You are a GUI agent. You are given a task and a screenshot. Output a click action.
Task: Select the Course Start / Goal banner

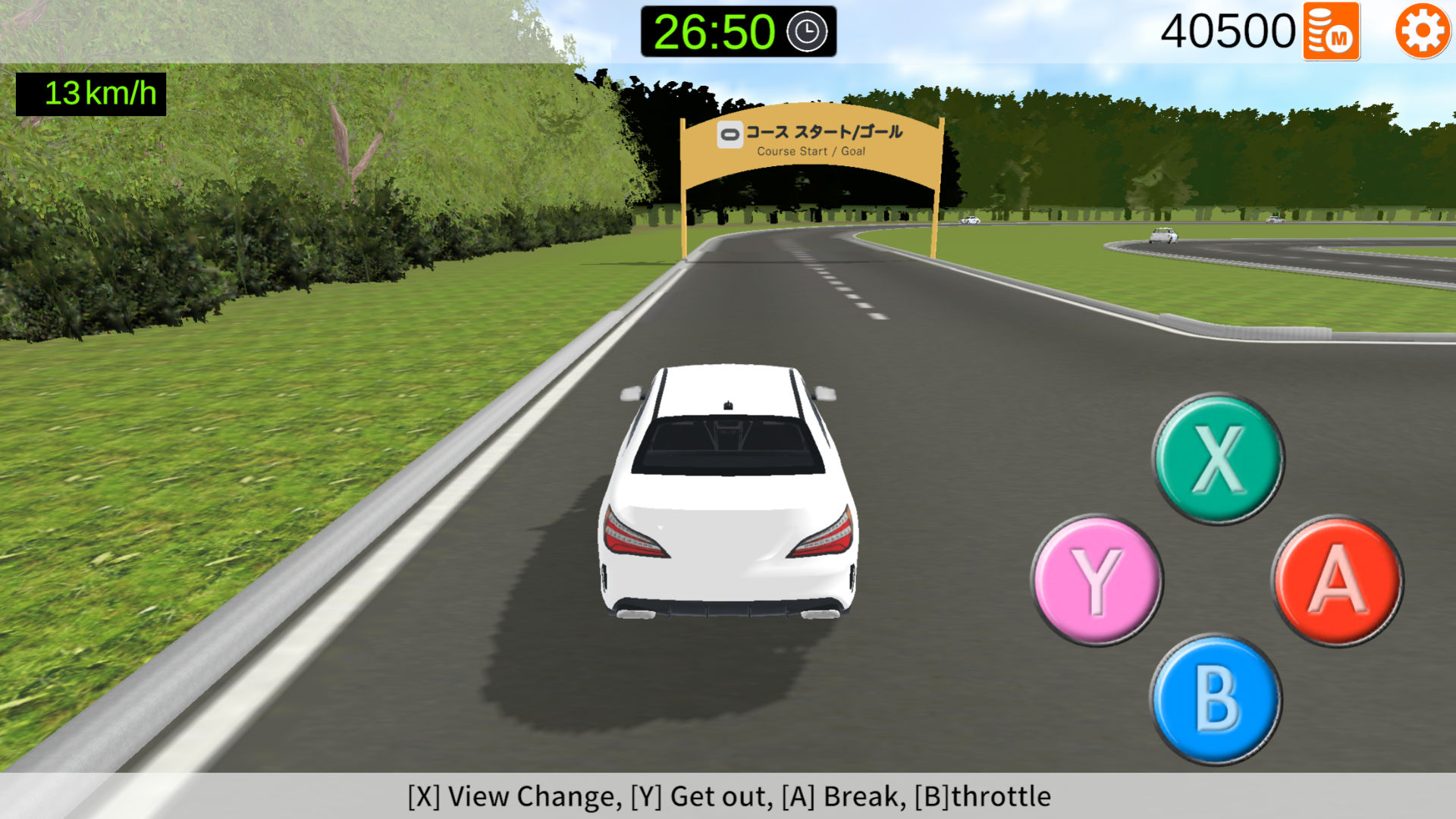tap(810, 140)
